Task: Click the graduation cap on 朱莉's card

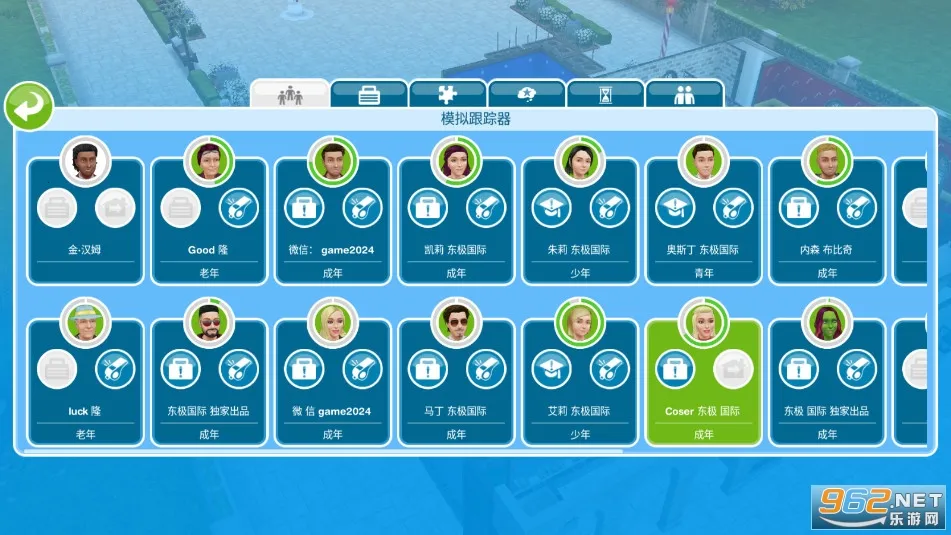Action: pos(551,209)
